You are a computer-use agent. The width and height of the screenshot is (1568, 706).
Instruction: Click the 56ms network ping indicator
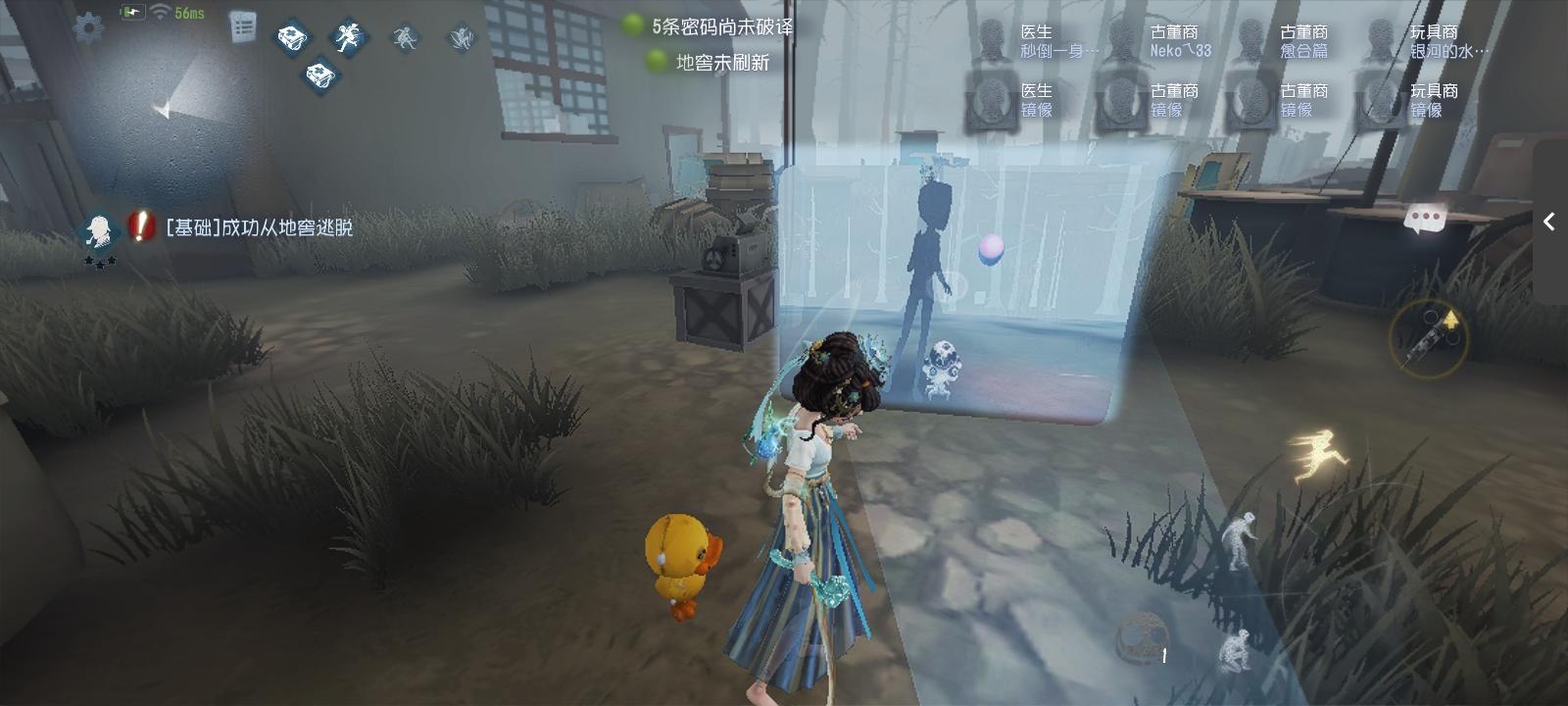[189, 14]
